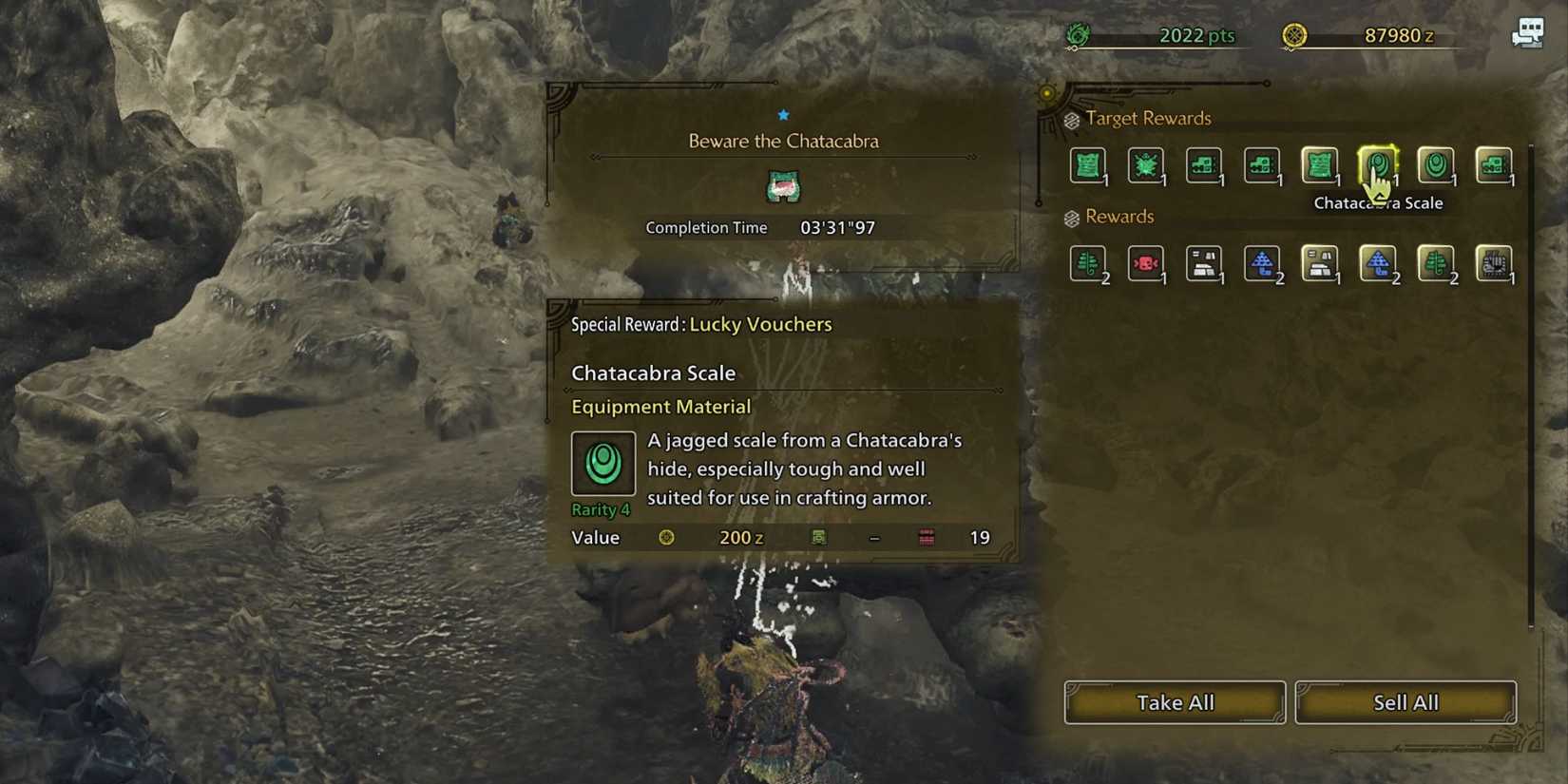This screenshot has height=784, width=1568.
Task: Pick the last monochrome map reward item
Action: pos(1494,264)
